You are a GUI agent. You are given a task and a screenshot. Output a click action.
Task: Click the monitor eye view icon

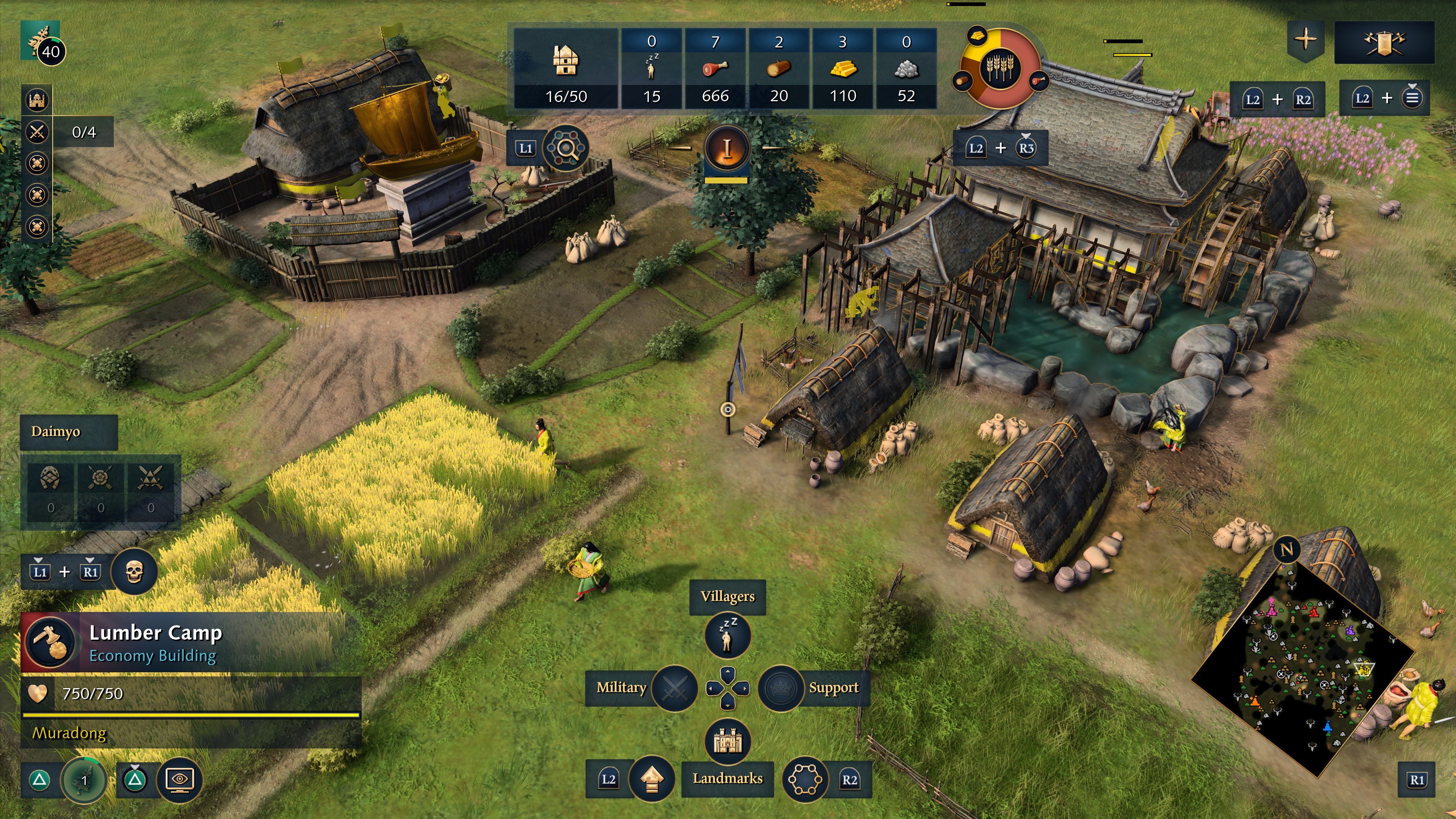(x=180, y=780)
